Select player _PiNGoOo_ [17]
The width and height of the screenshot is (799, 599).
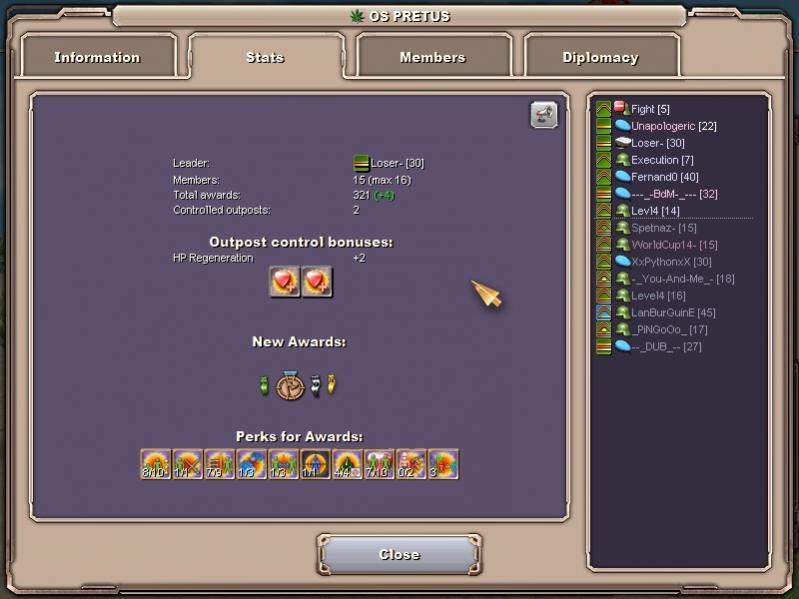click(x=668, y=330)
